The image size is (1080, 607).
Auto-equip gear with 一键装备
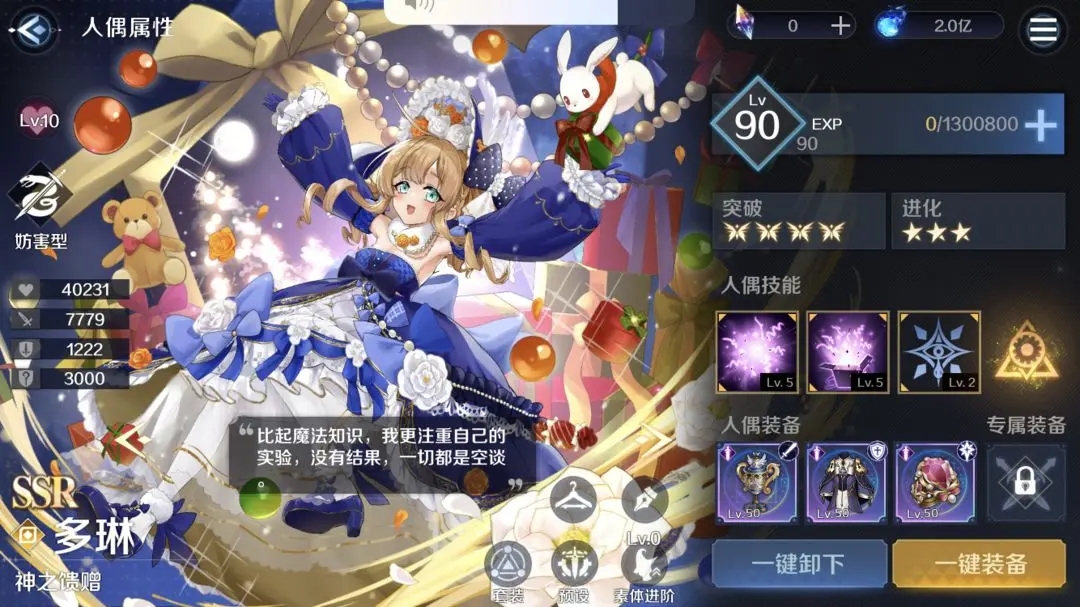coord(979,564)
